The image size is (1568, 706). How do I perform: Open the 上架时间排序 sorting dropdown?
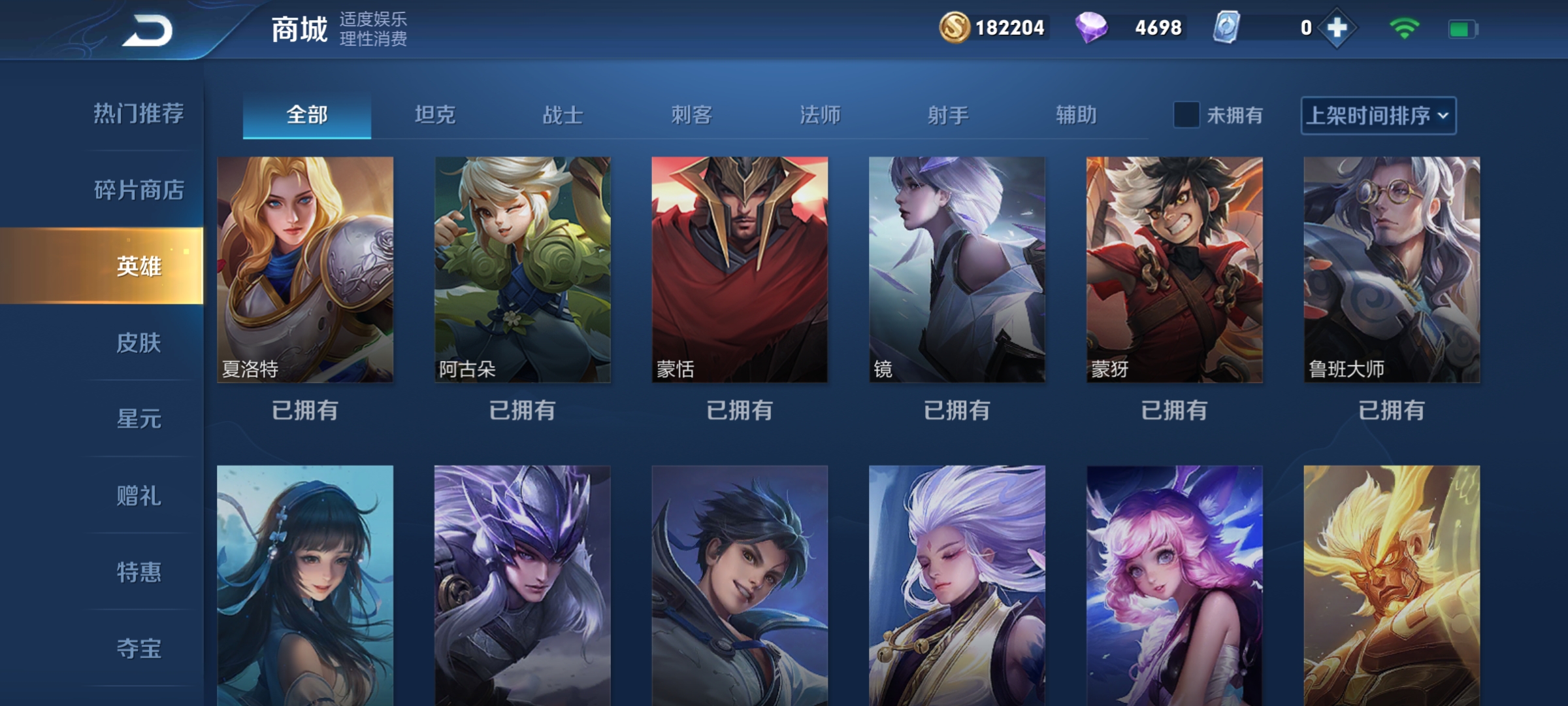1379,115
